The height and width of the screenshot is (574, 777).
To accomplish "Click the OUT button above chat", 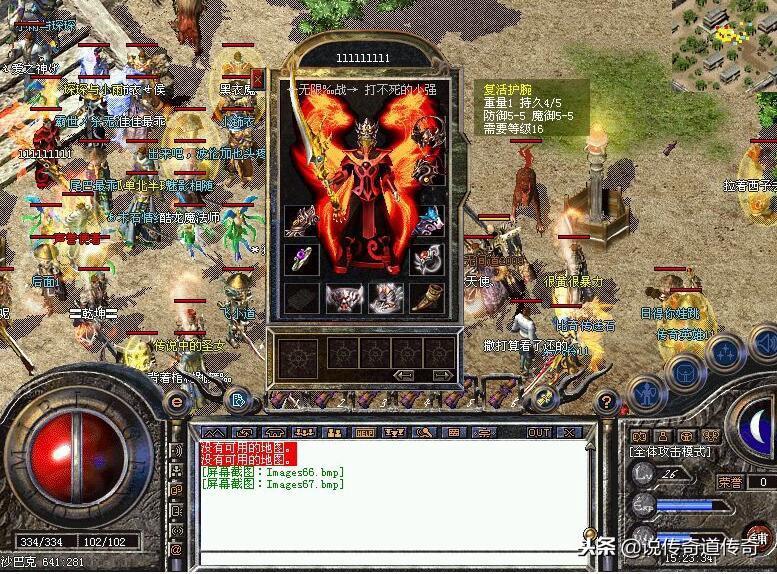I will coord(539,432).
